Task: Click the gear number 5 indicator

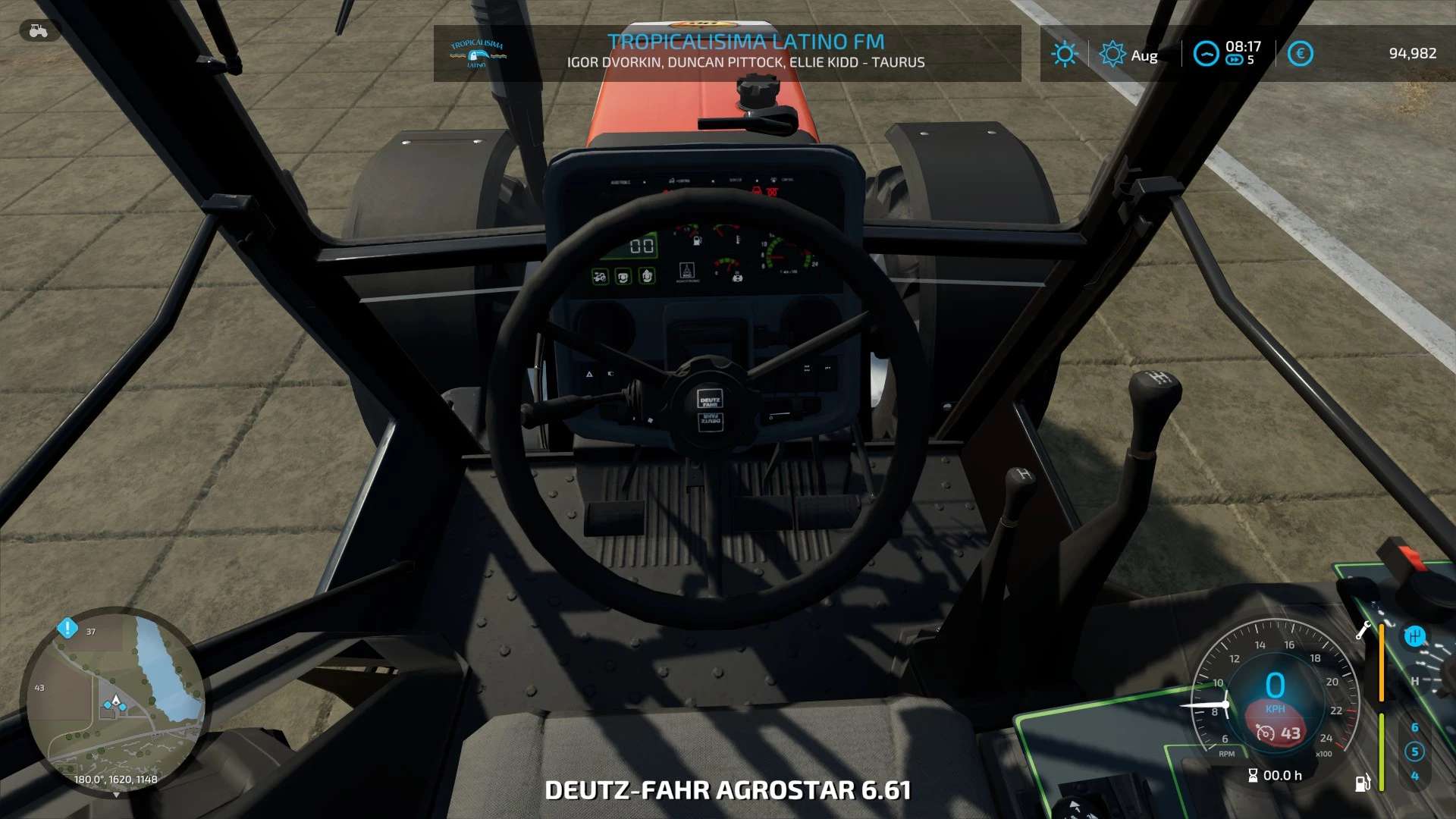Action: click(x=1415, y=751)
